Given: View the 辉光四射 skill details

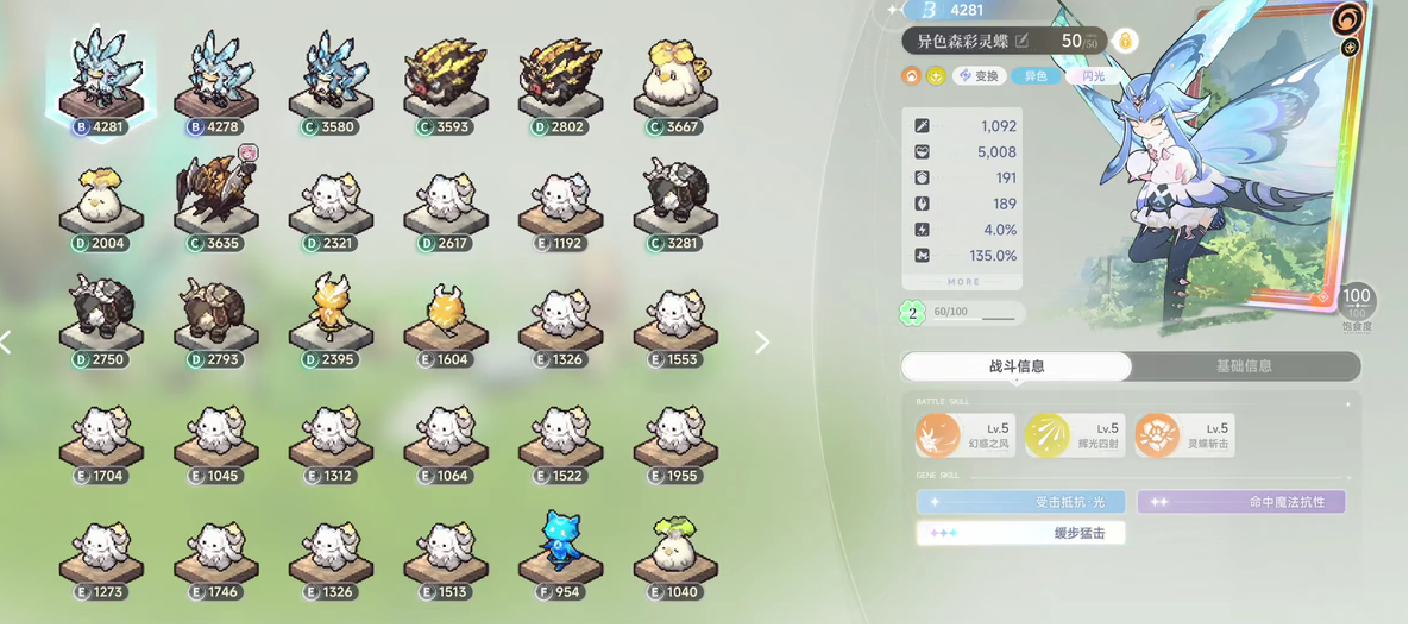Looking at the screenshot, I should [x=1048, y=435].
